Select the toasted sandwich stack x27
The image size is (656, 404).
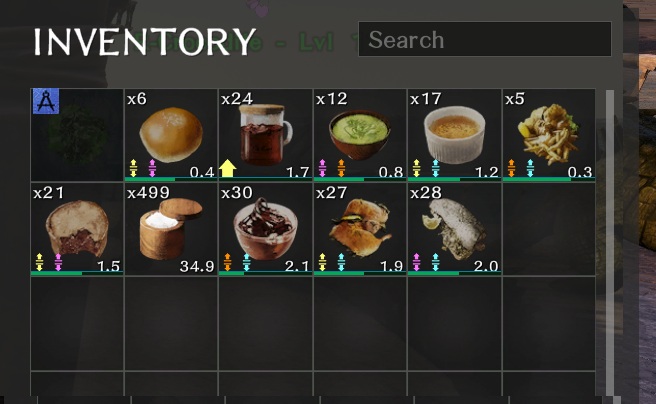coord(359,228)
